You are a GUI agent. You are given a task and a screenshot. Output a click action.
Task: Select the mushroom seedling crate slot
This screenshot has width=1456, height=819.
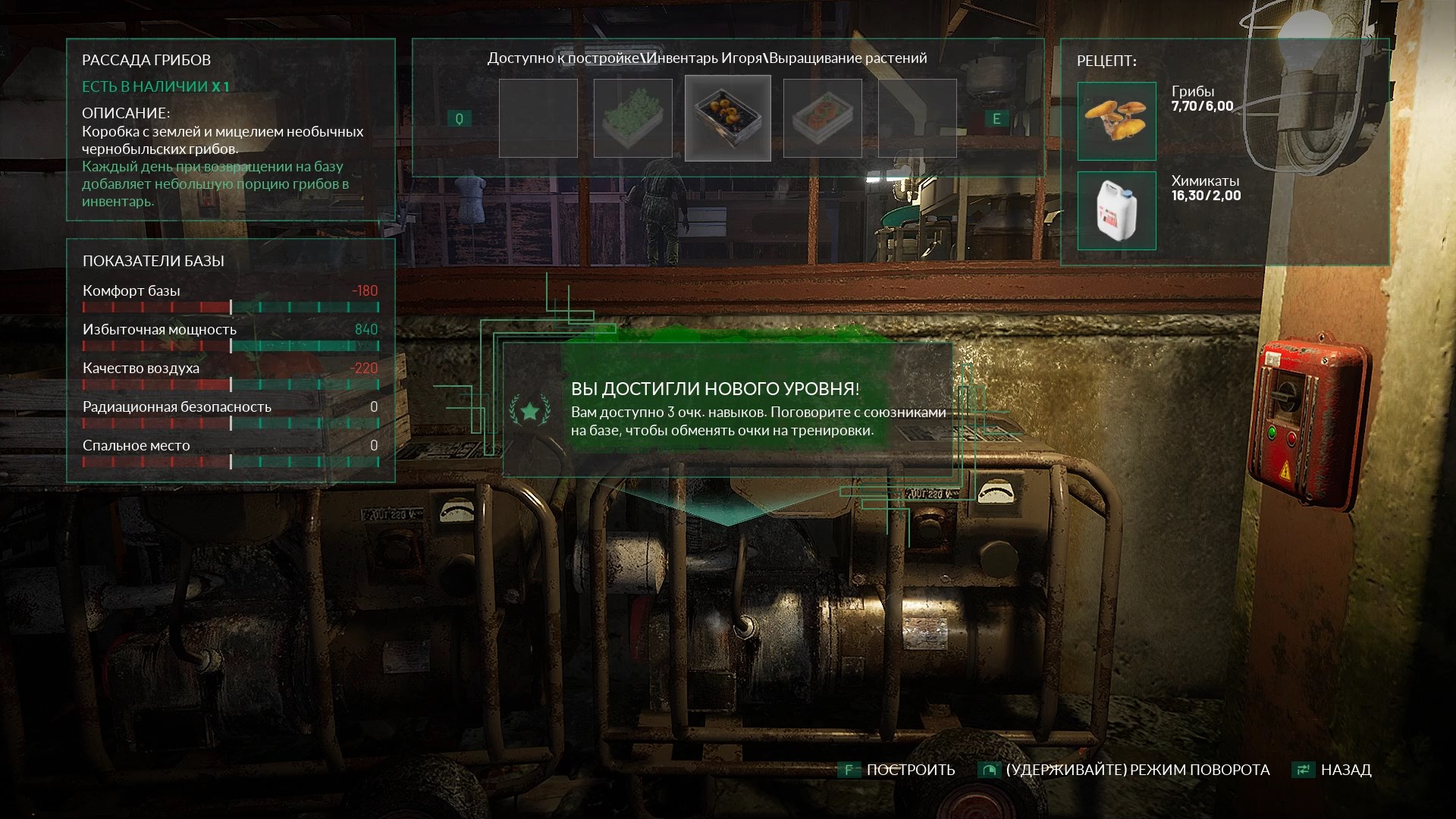[x=728, y=118]
